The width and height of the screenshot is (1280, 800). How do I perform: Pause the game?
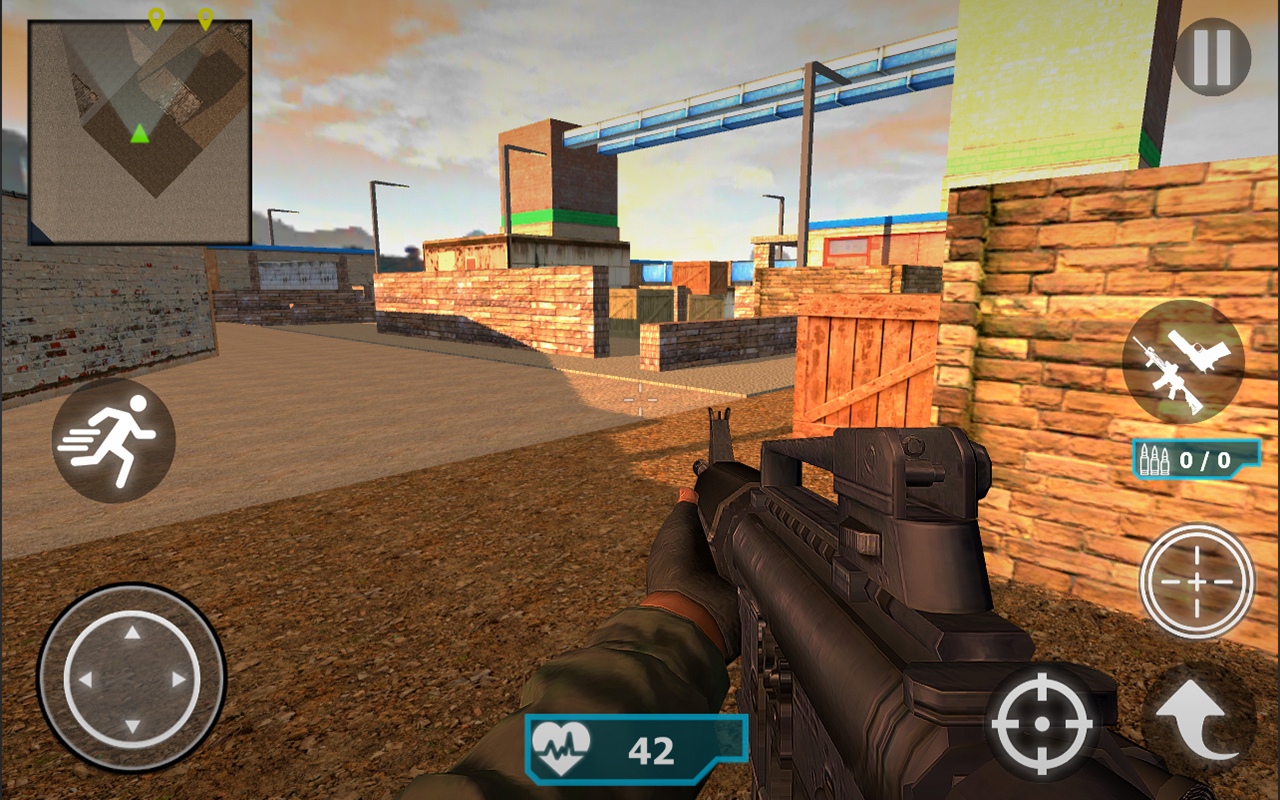[1212, 57]
